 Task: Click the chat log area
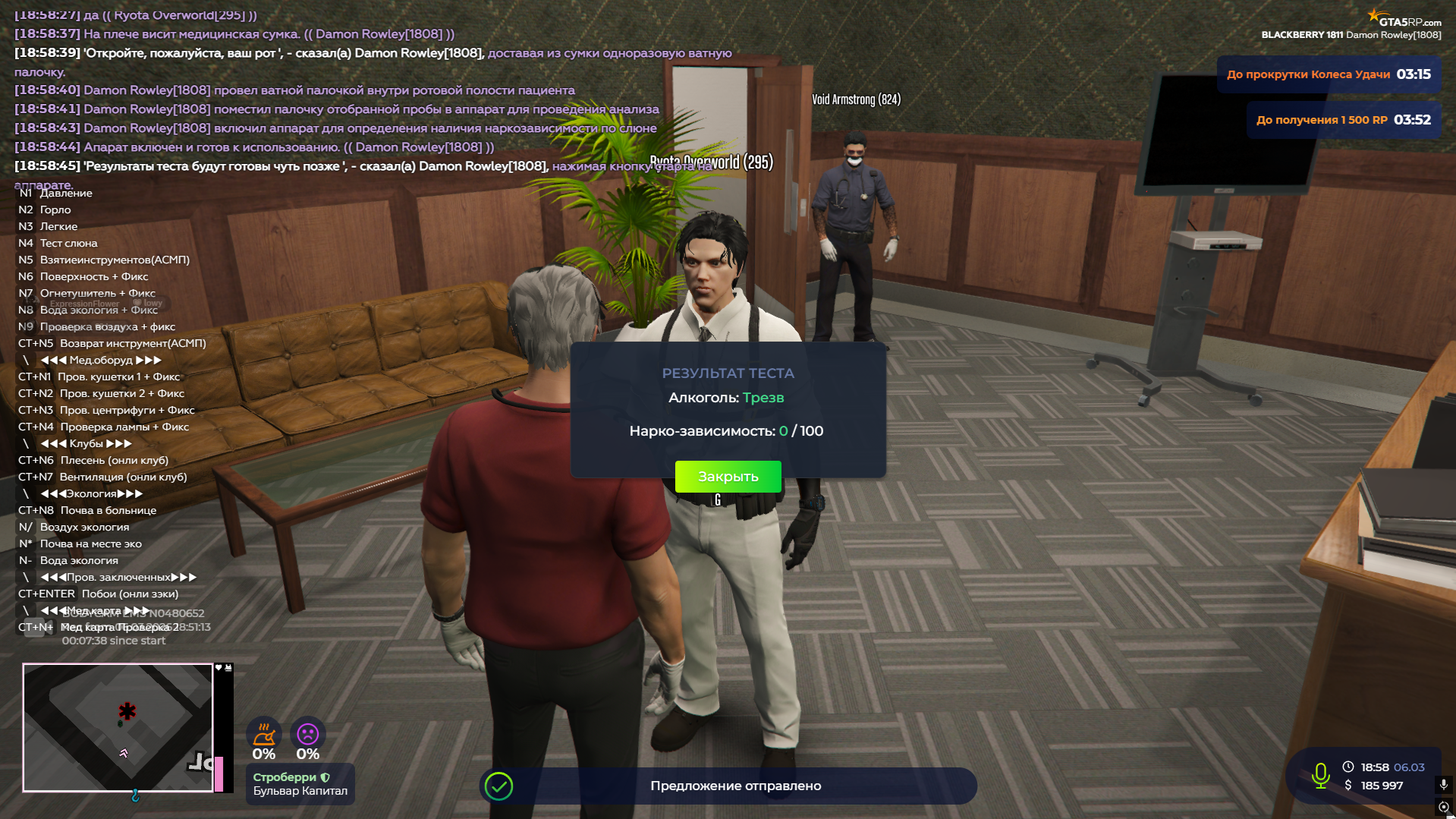pyautogui.click(x=372, y=99)
